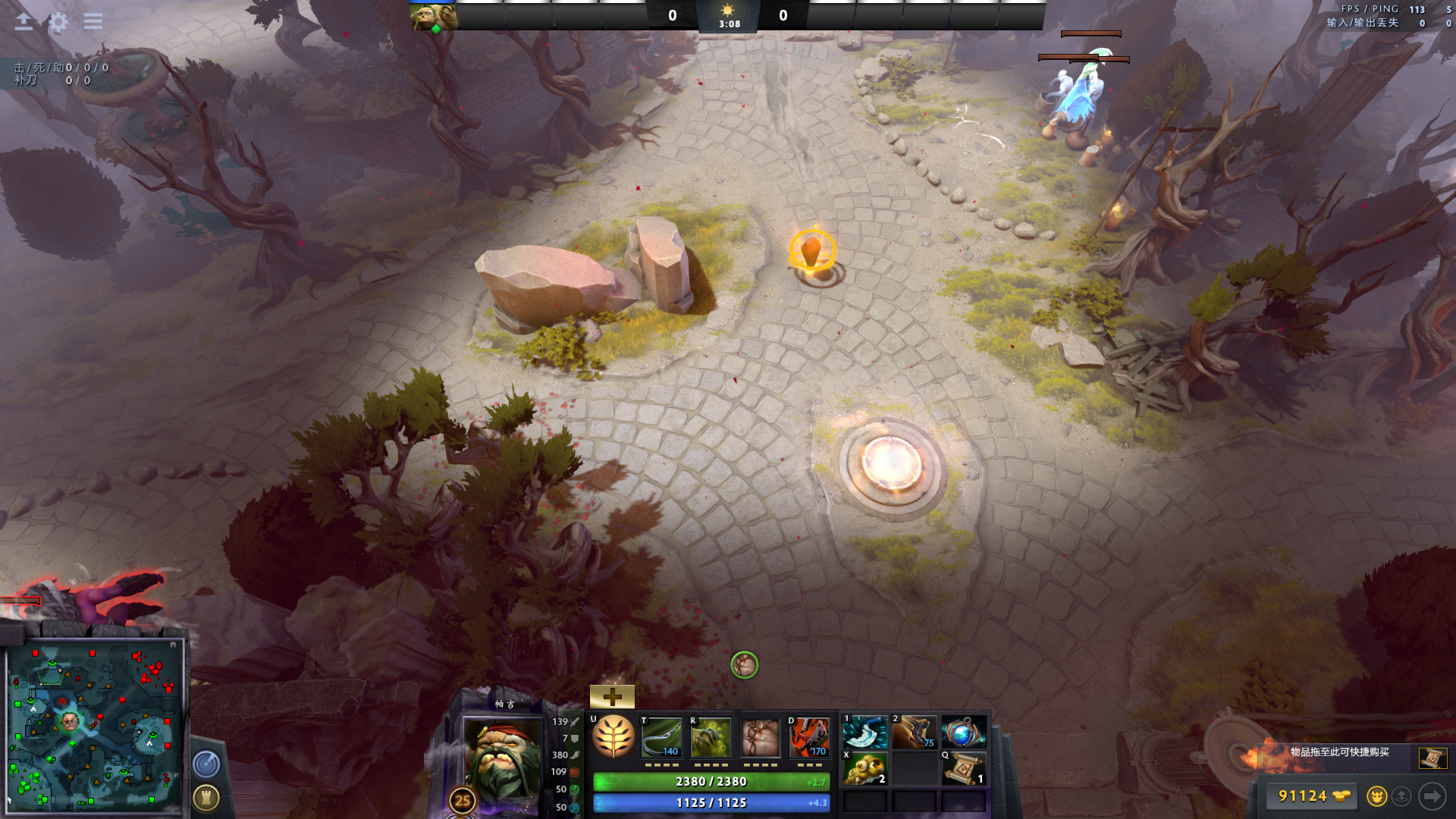Activate the Dismember ultimate ability
1456x819 pixels.
(809, 738)
